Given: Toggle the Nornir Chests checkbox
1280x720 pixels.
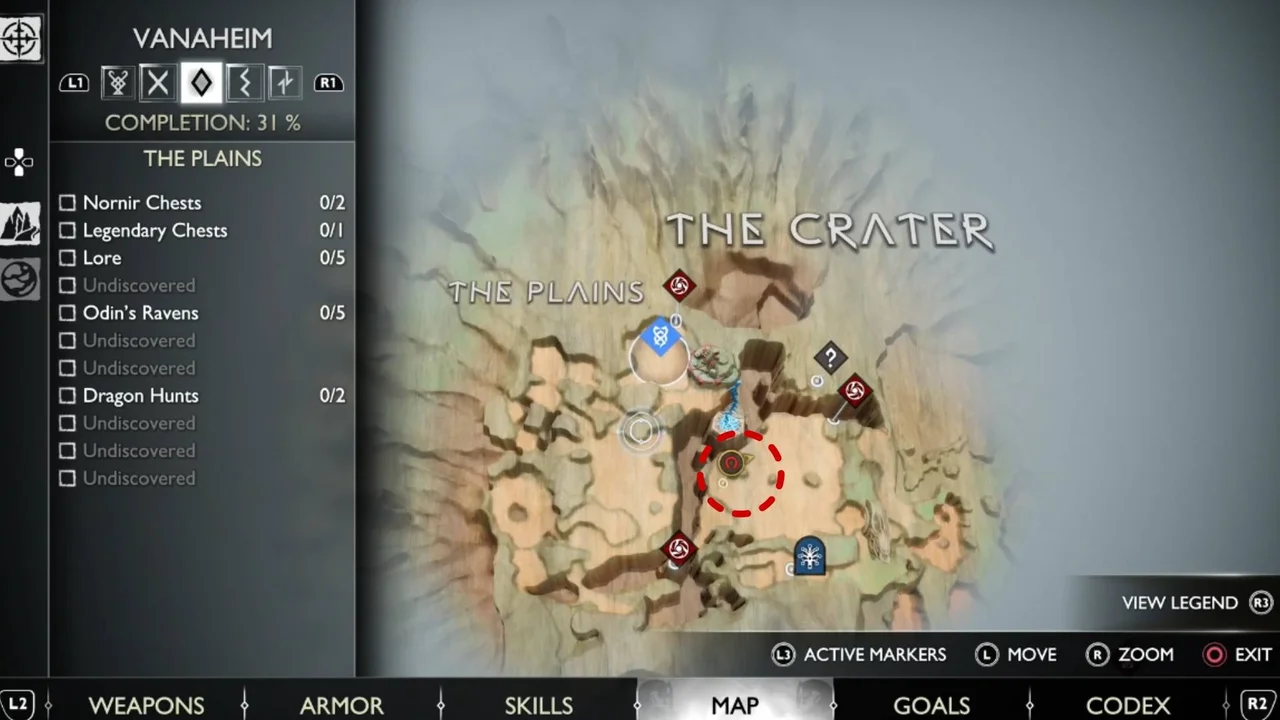Looking at the screenshot, I should click(x=66, y=203).
